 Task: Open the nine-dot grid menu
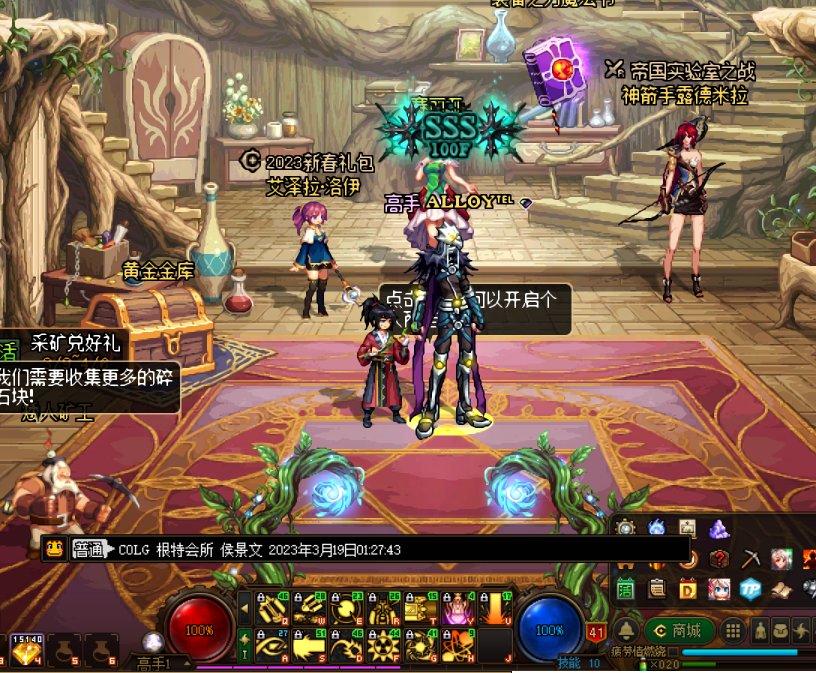[733, 631]
